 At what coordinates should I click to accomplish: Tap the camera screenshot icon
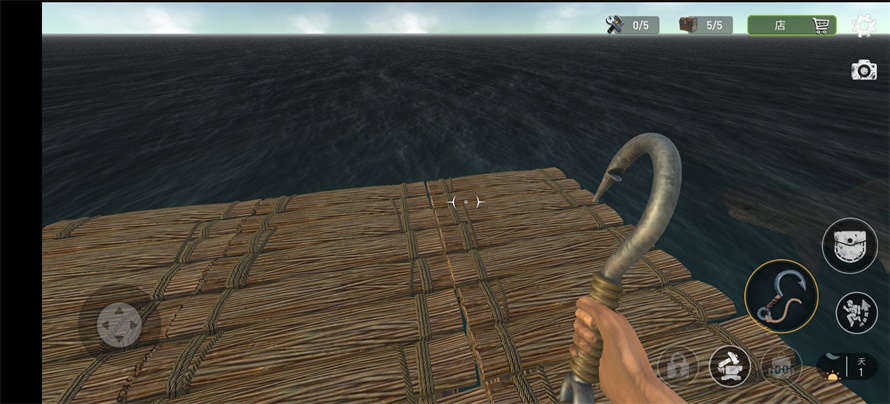coord(863,70)
